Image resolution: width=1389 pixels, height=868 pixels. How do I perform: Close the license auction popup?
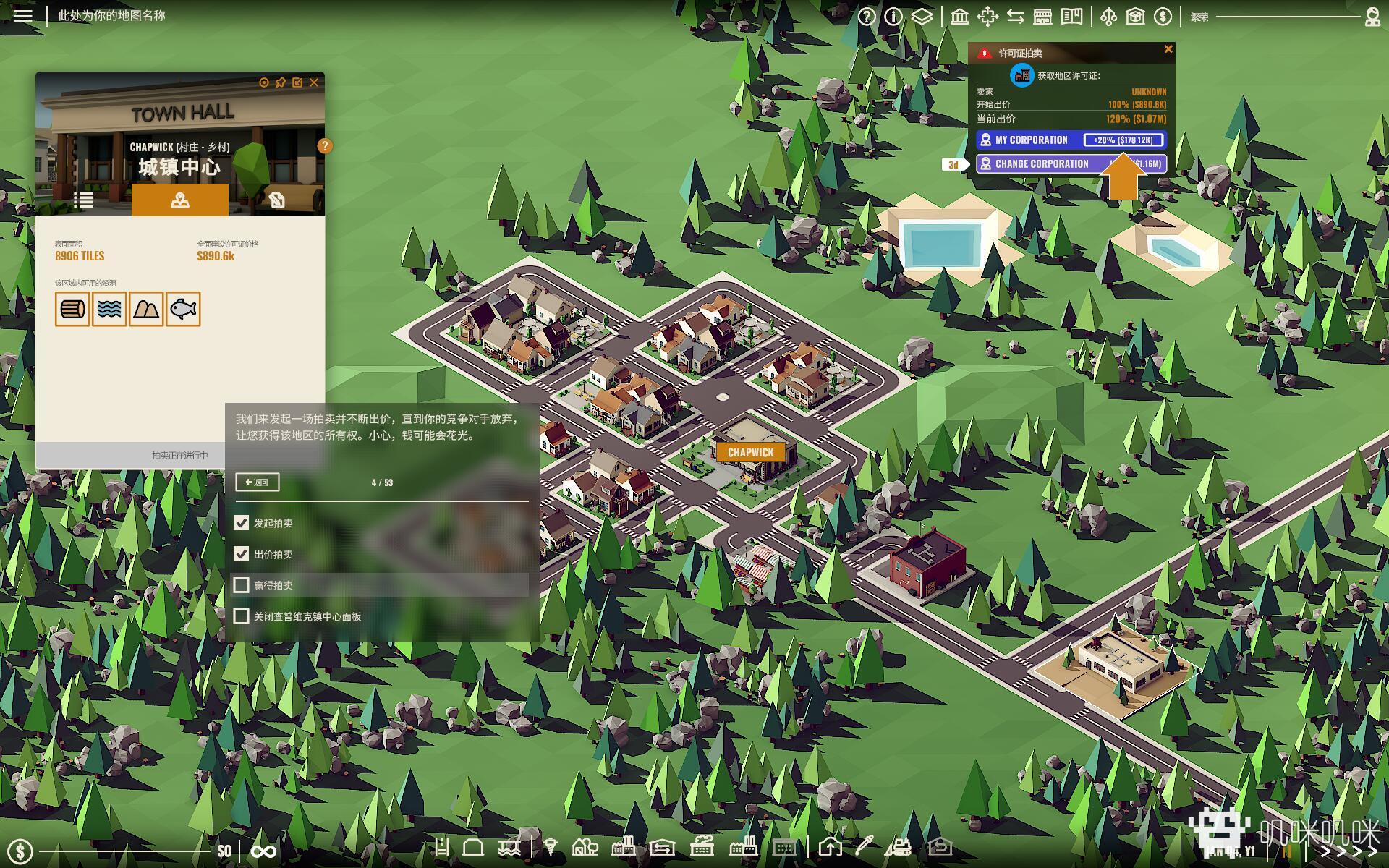[1168, 49]
